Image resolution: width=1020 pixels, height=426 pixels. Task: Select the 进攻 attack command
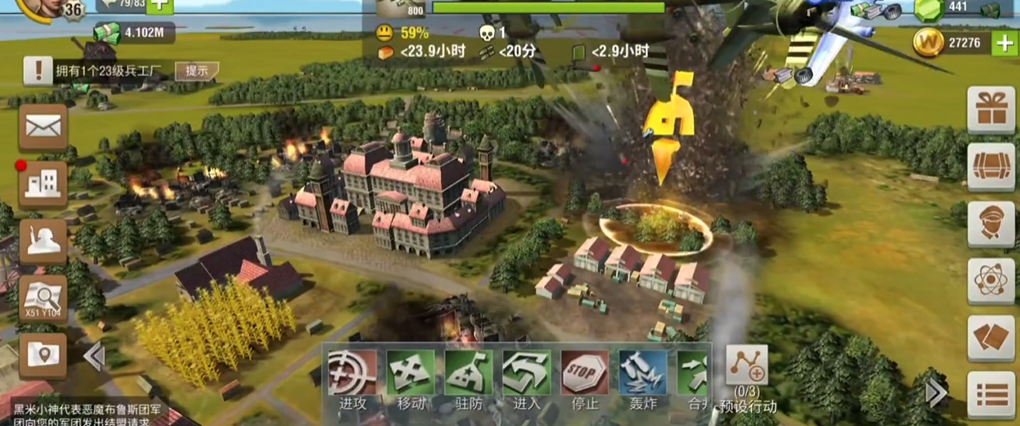click(353, 374)
